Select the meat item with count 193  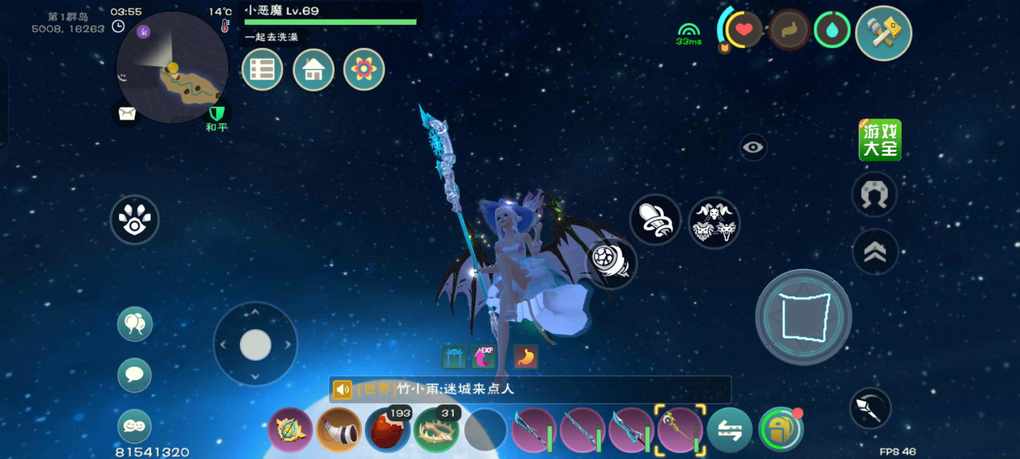click(388, 430)
